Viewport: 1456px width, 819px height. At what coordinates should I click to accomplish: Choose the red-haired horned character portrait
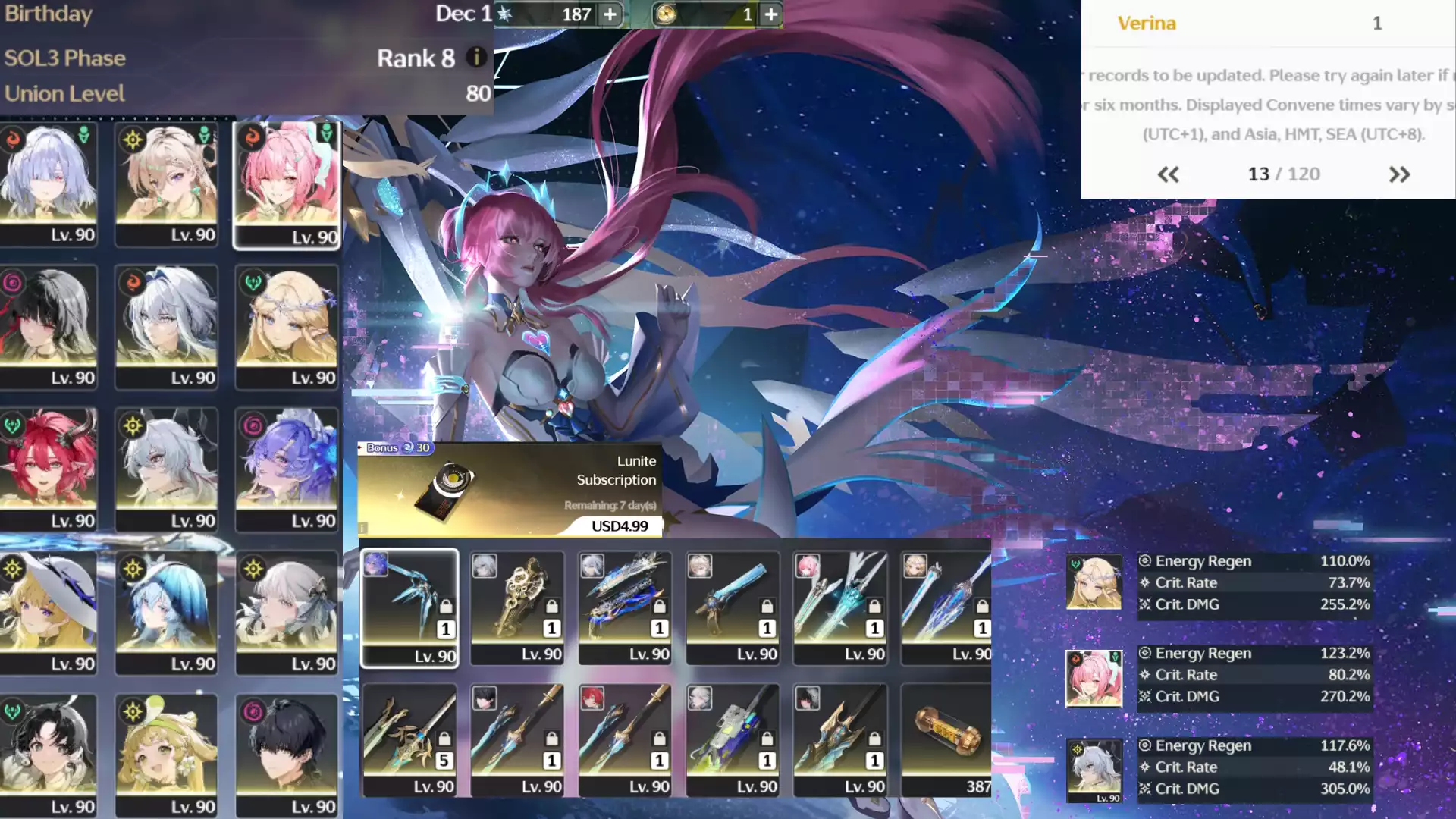49,469
